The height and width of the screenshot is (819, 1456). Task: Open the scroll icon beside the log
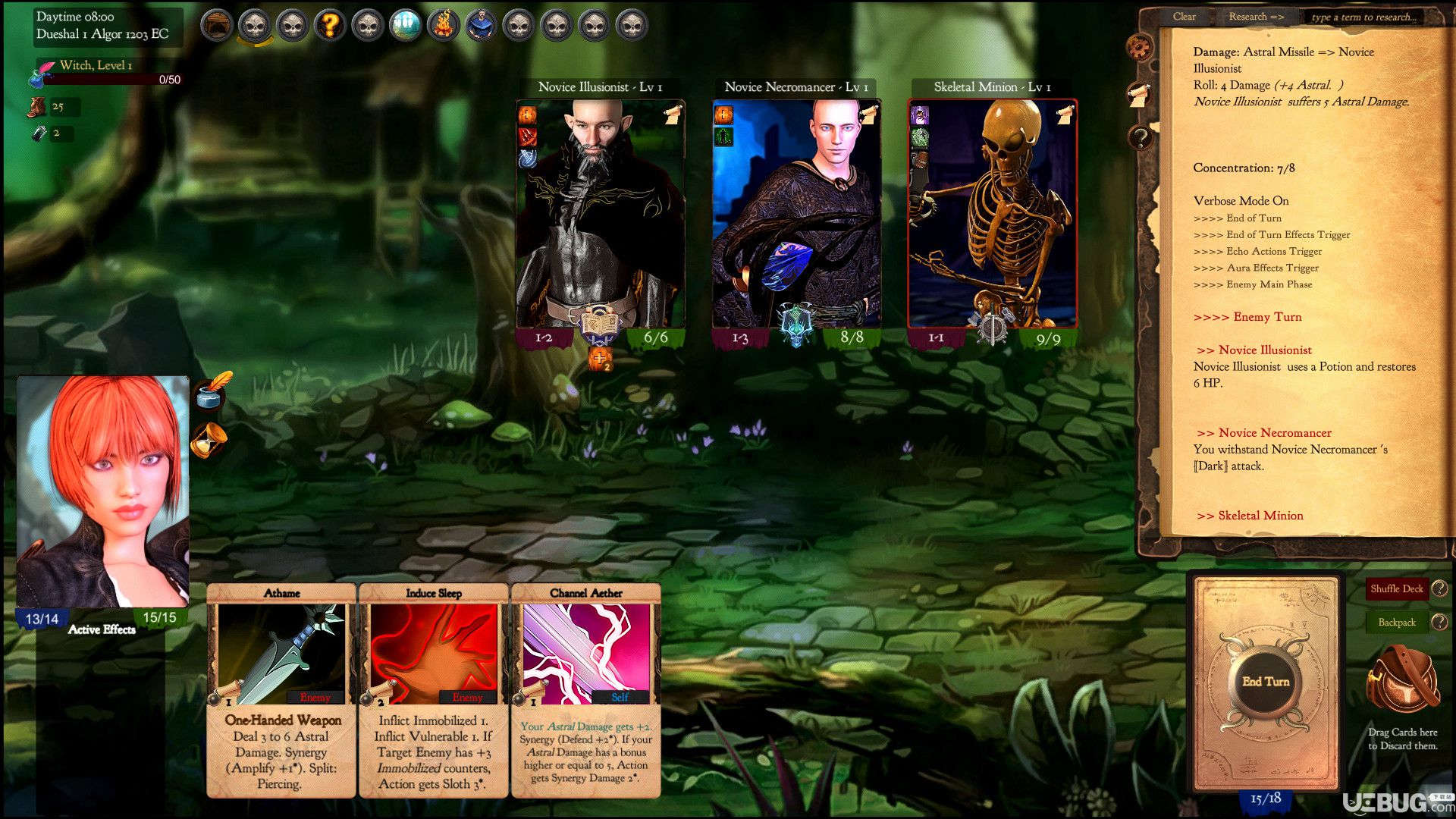click(x=1139, y=93)
